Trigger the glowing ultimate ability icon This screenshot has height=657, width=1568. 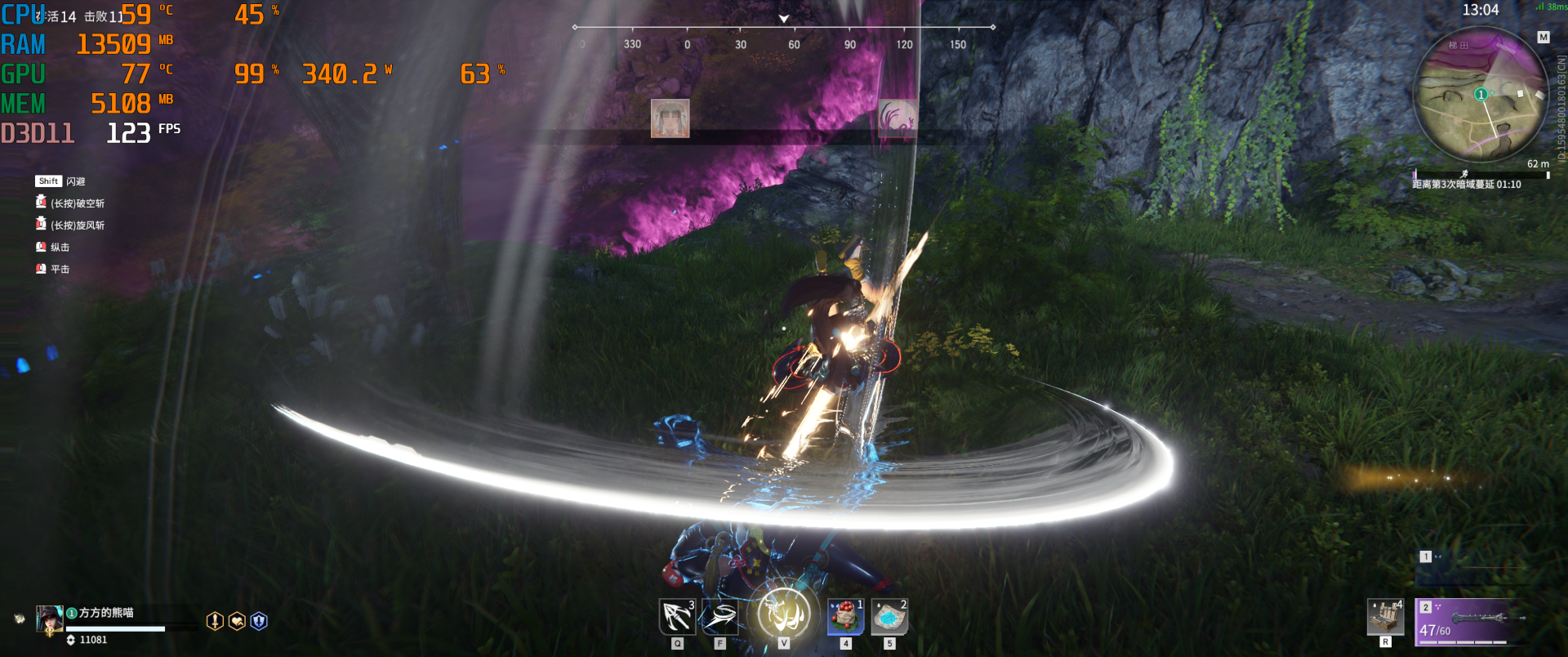pos(784,613)
